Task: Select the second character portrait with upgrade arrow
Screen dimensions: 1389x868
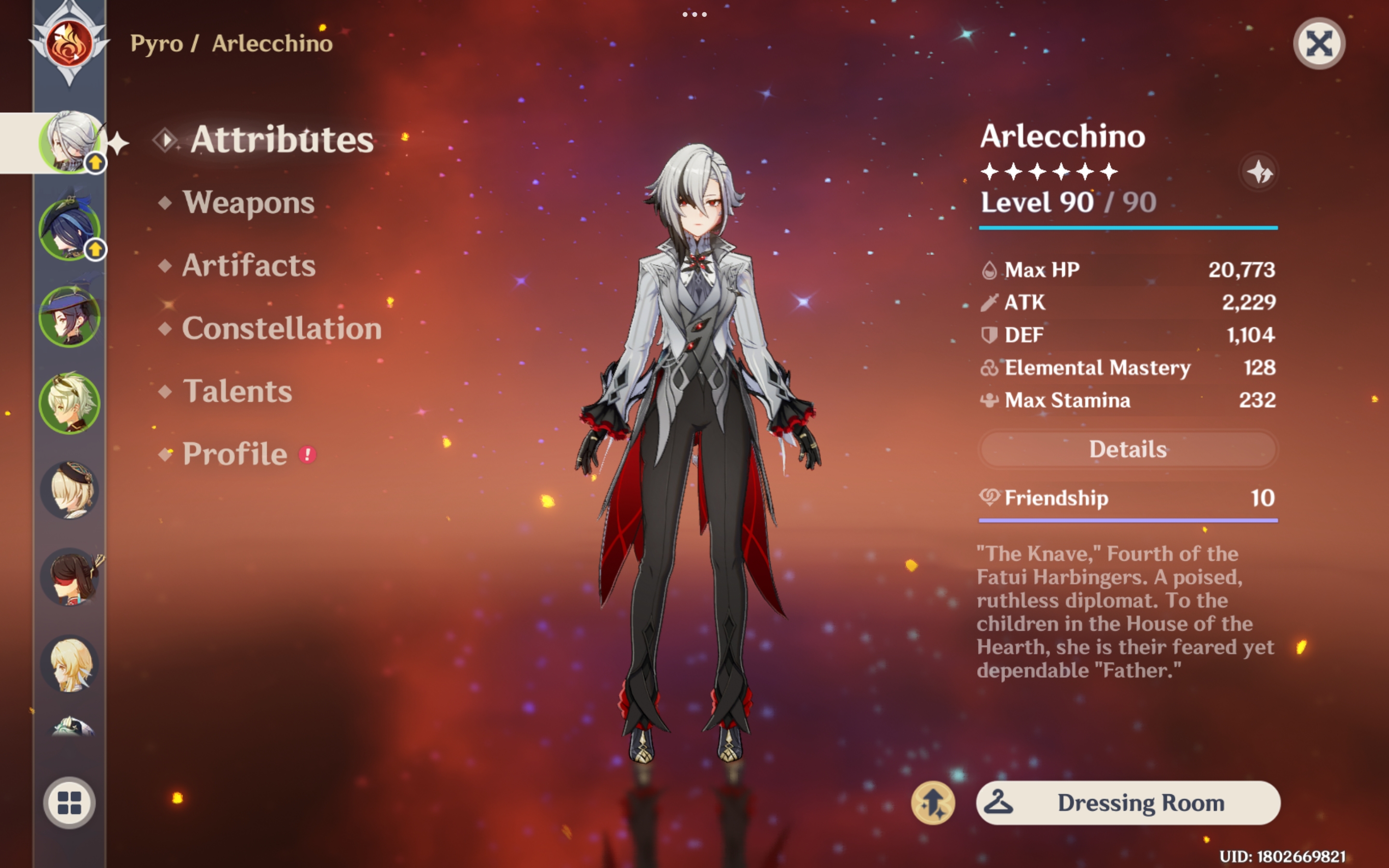Action: tap(70, 230)
